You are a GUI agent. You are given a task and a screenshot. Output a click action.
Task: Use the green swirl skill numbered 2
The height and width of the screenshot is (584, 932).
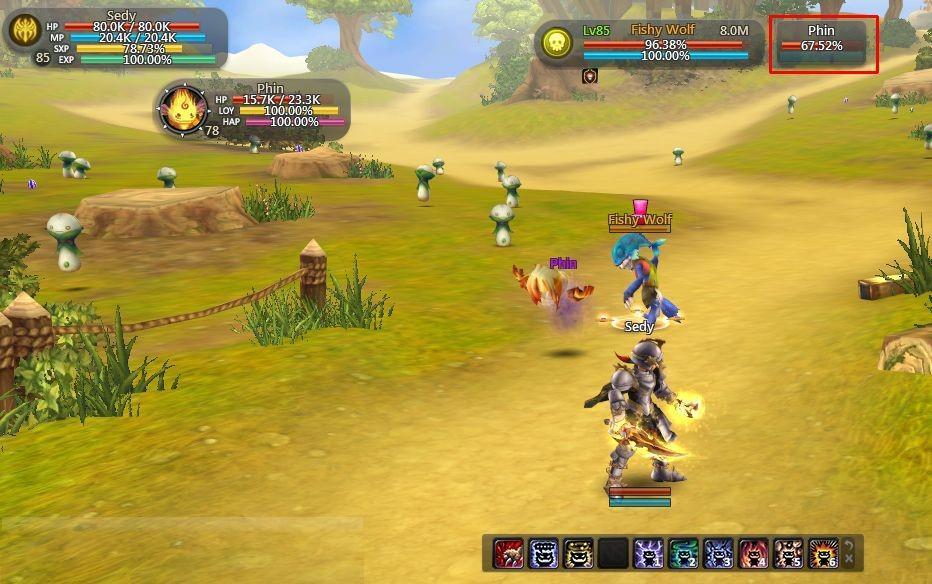pyautogui.click(x=683, y=553)
